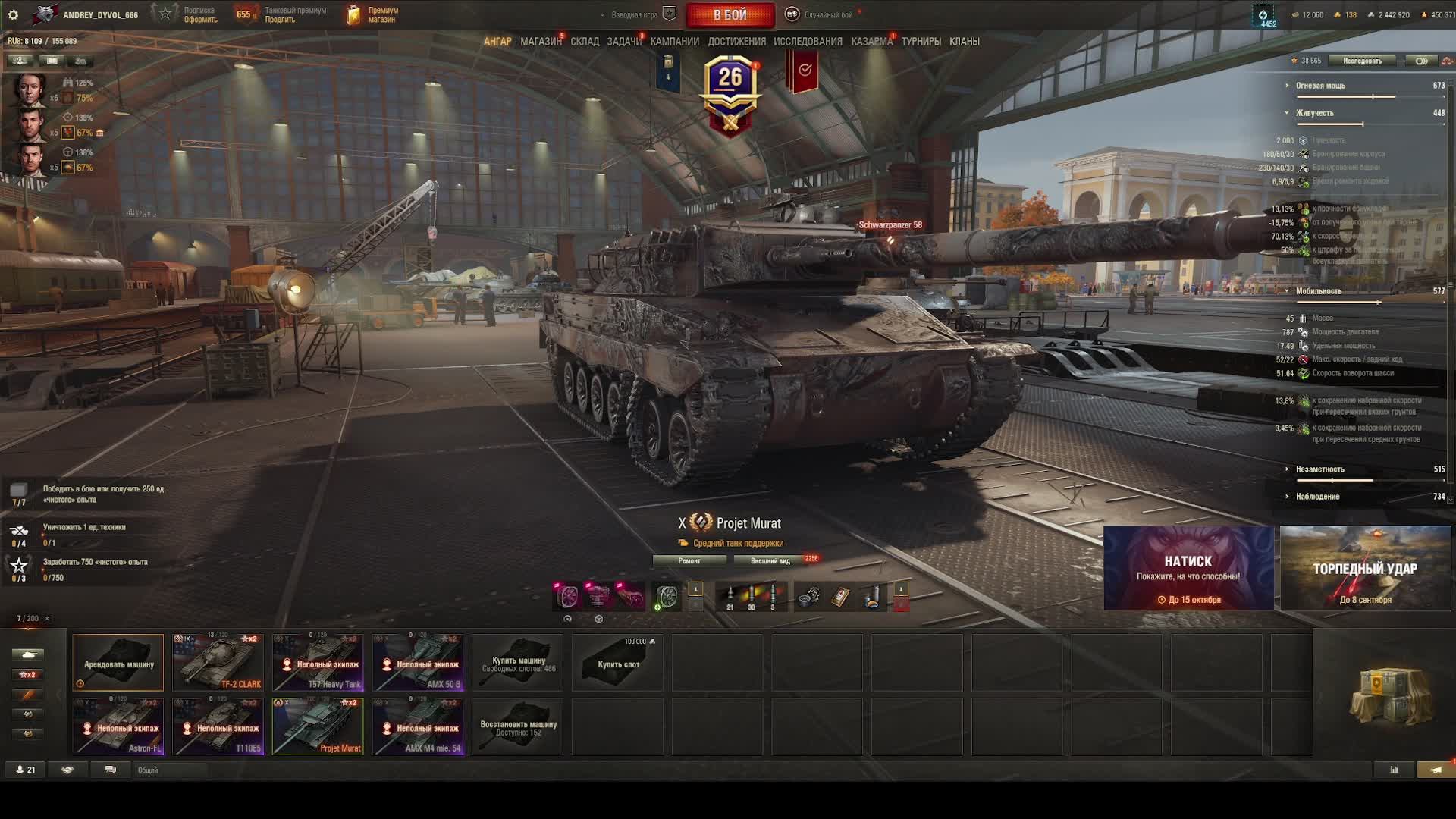Open the КЛАНЫ tab
This screenshot has width=1456, height=819.
[964, 42]
